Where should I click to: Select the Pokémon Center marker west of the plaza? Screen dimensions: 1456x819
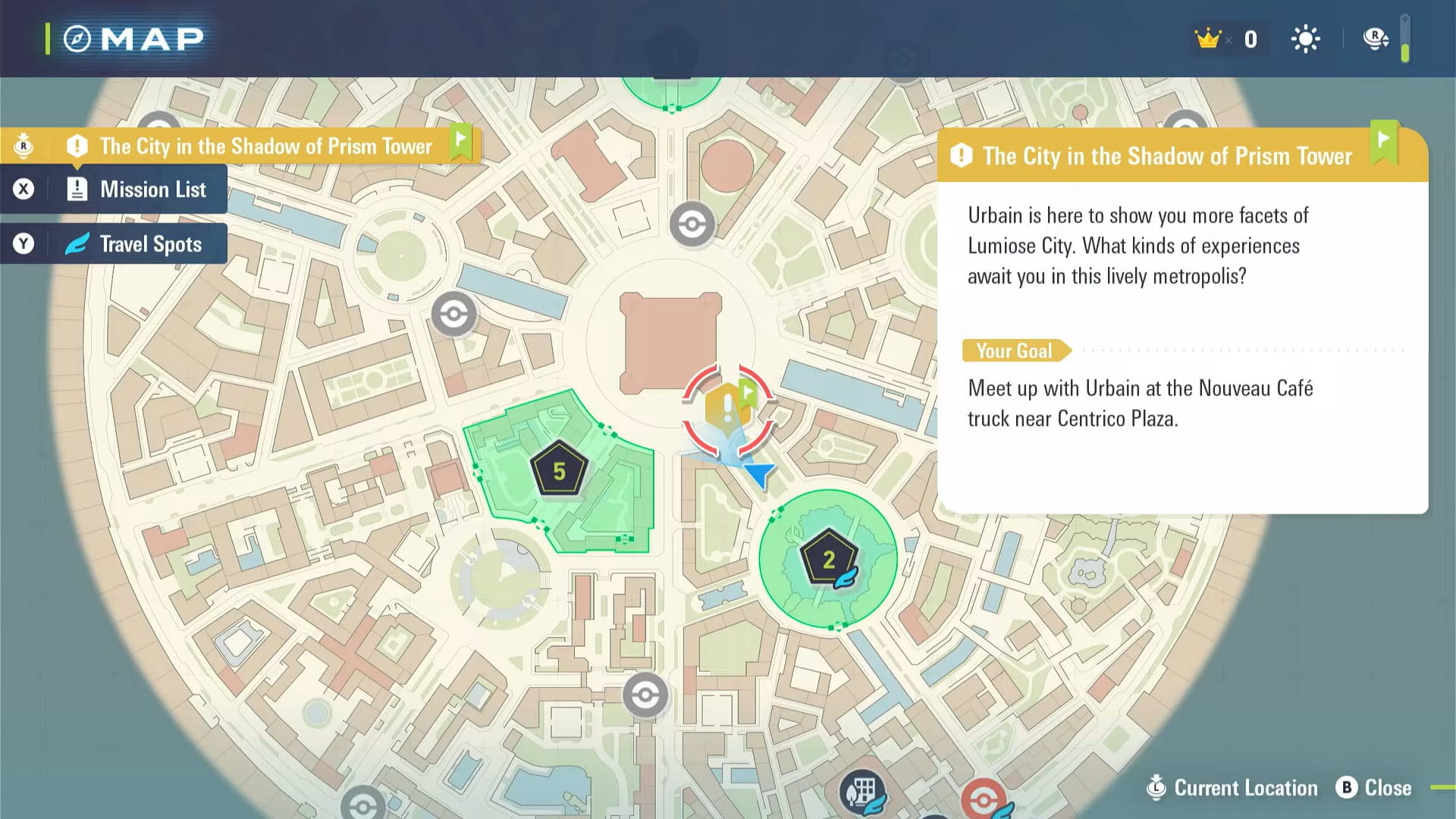pos(453,314)
